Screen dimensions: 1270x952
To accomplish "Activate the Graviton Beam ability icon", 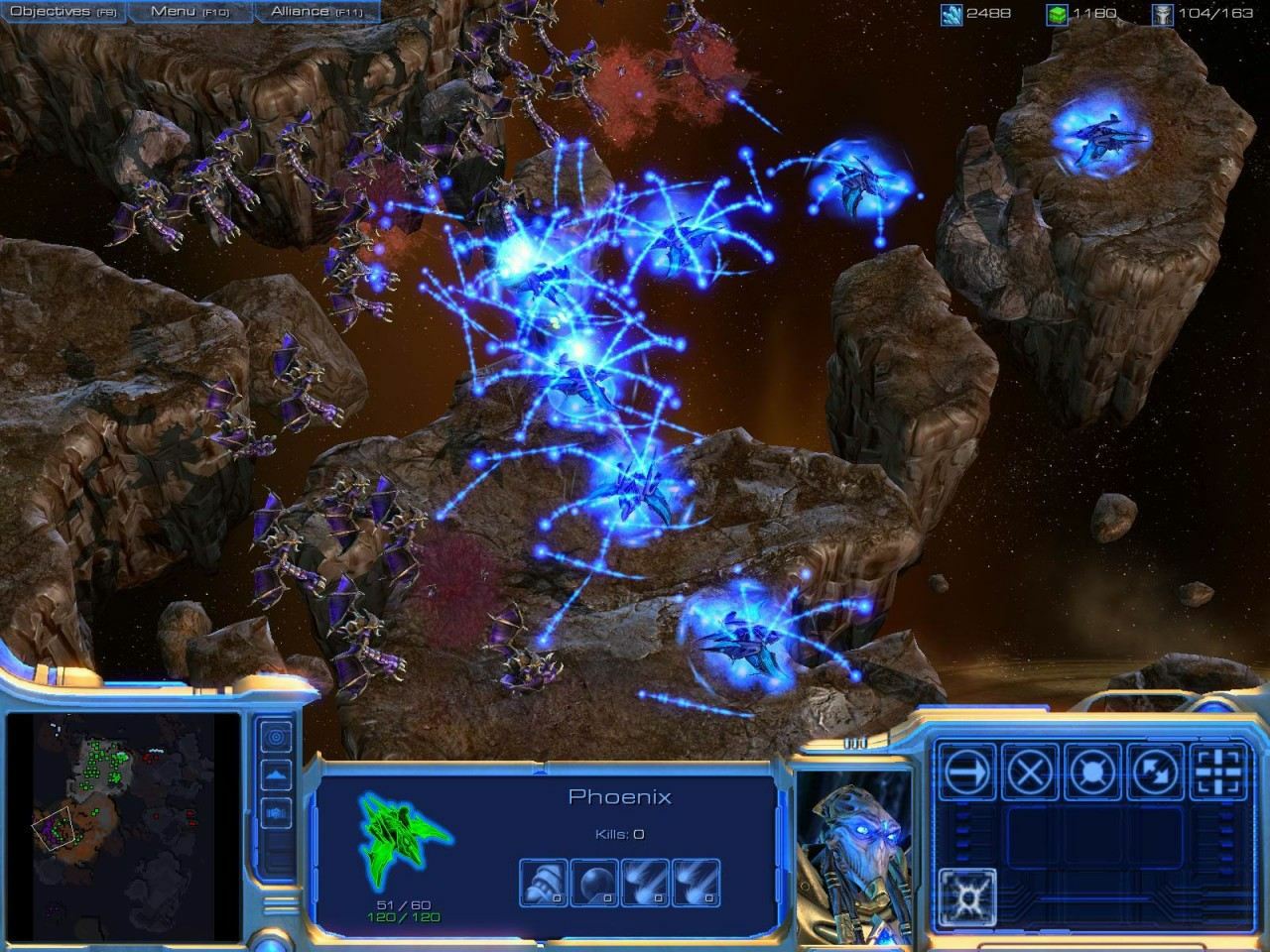I will (967, 895).
